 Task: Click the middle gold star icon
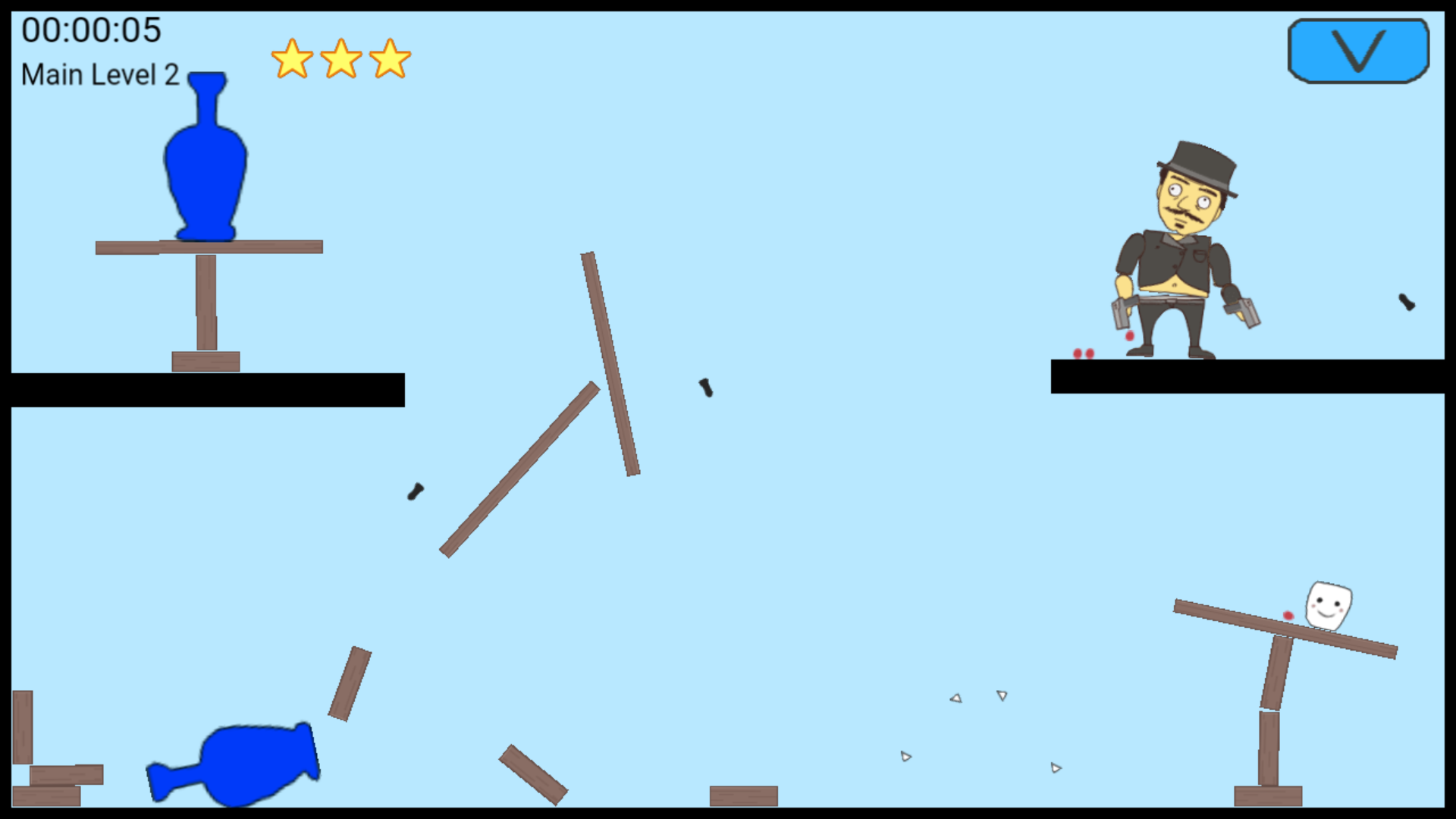click(340, 60)
